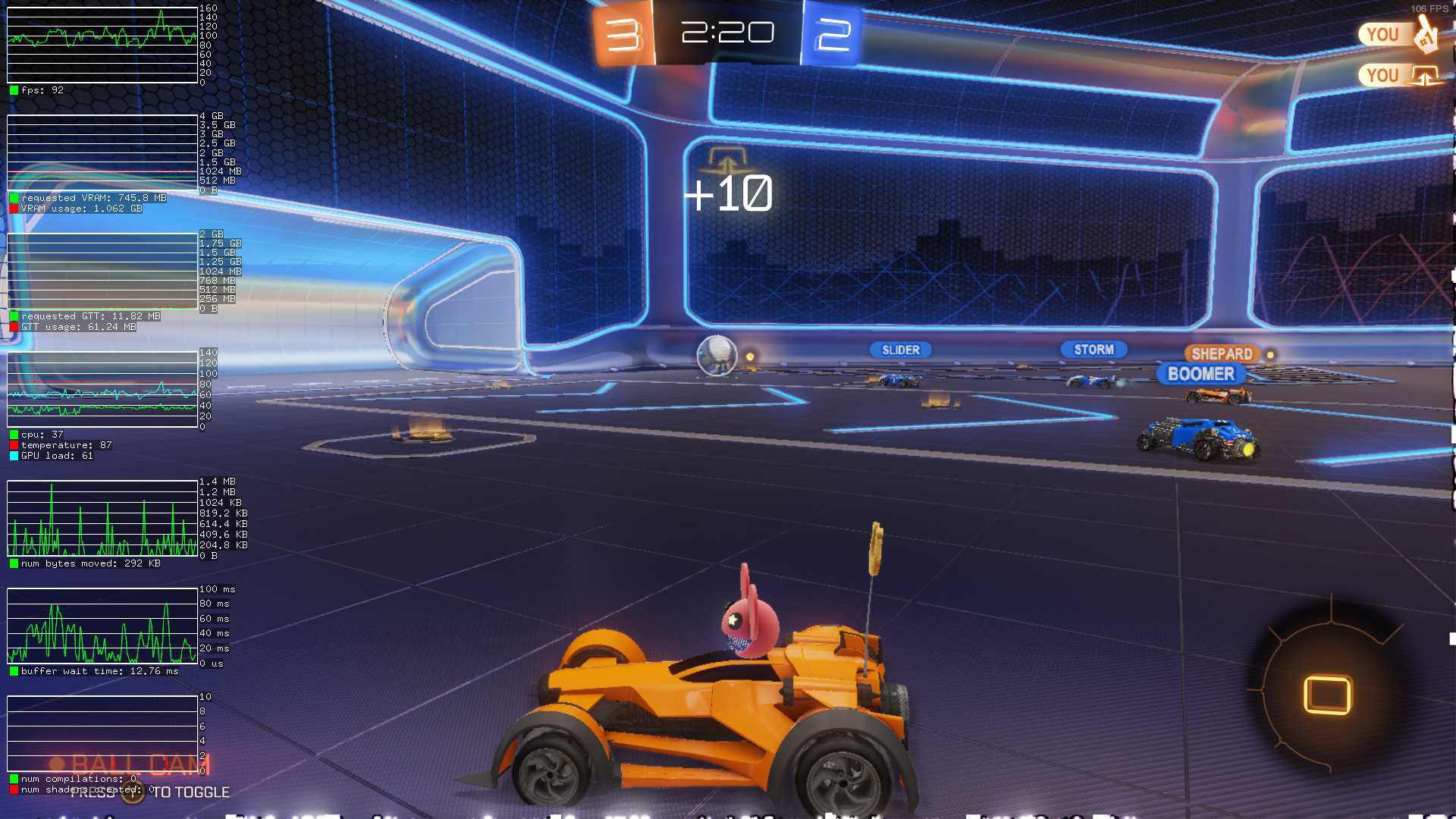Select the SLIDER player nameplate
The image size is (1456, 819).
(x=900, y=350)
